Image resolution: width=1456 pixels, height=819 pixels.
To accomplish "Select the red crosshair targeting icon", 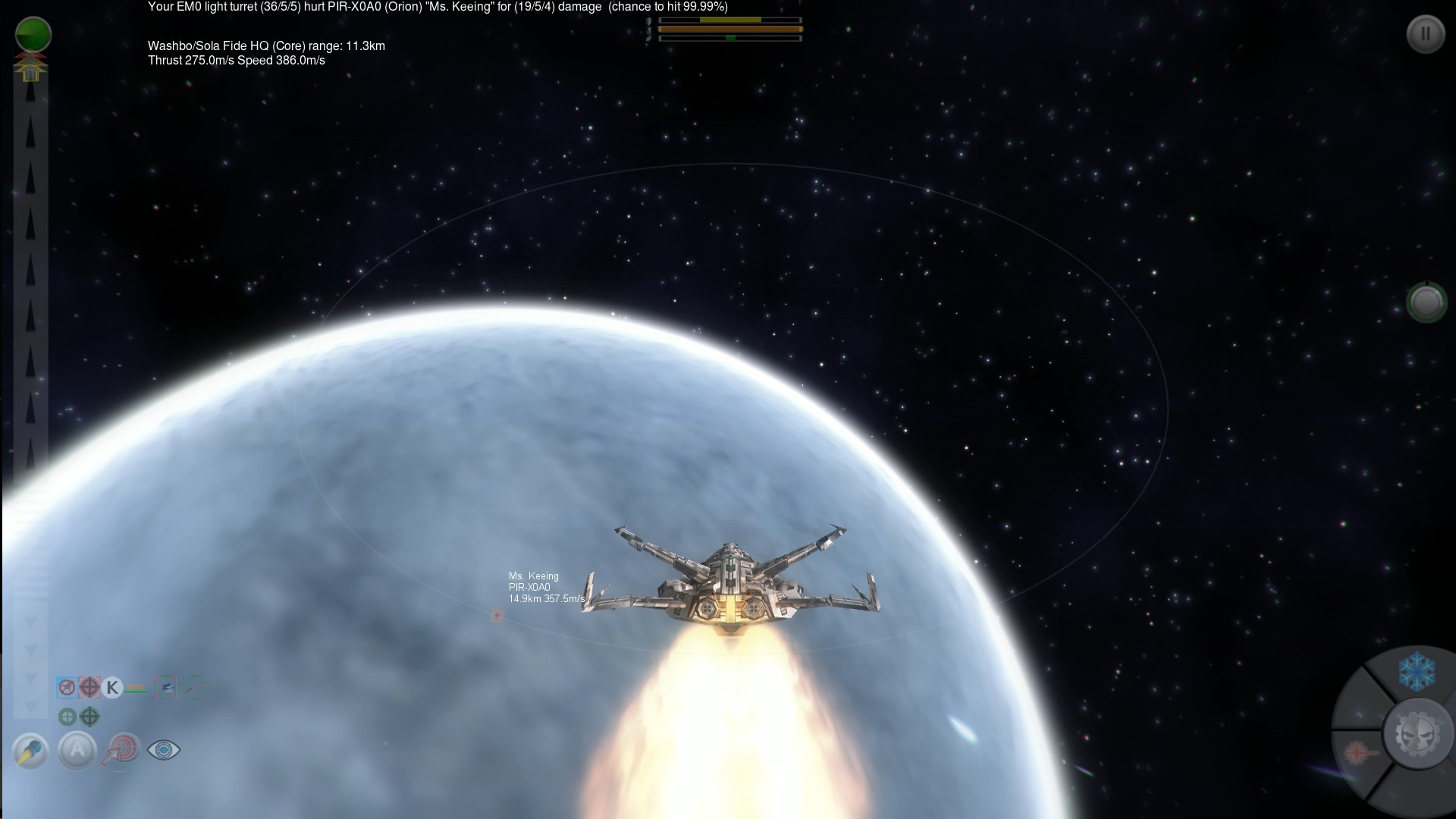I will pos(89,687).
